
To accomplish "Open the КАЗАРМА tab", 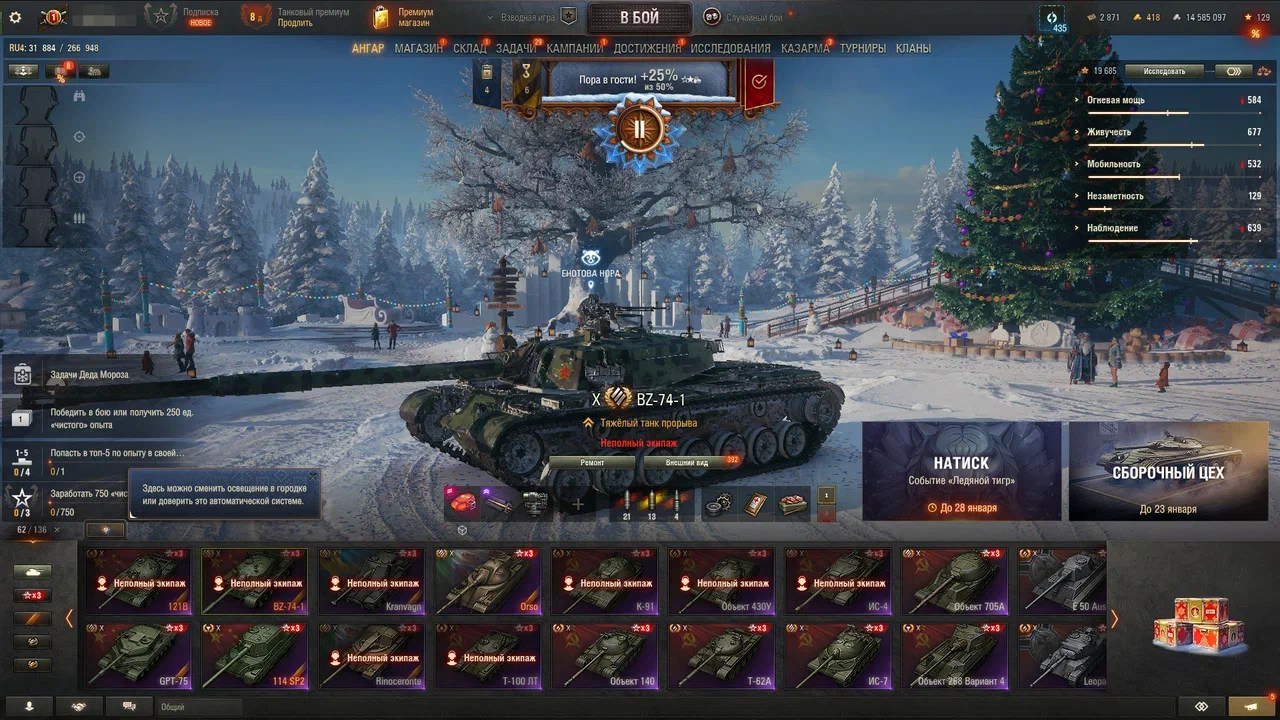I will (x=805, y=48).
